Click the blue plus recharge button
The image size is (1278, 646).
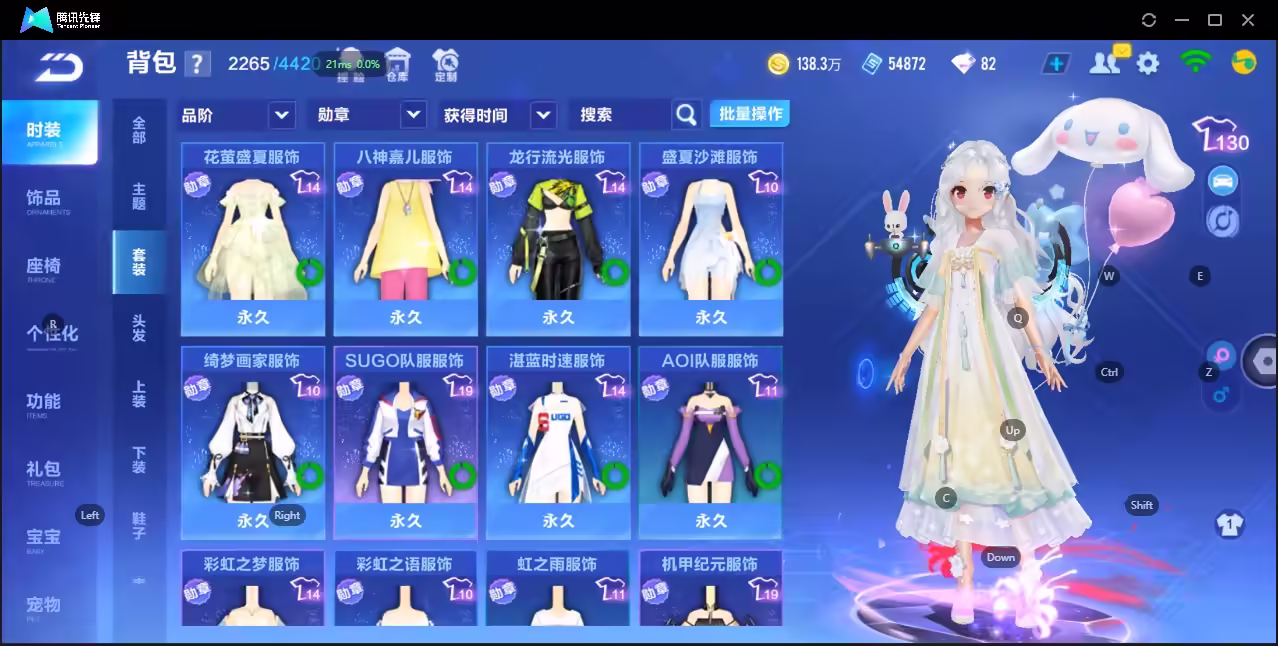(1056, 64)
